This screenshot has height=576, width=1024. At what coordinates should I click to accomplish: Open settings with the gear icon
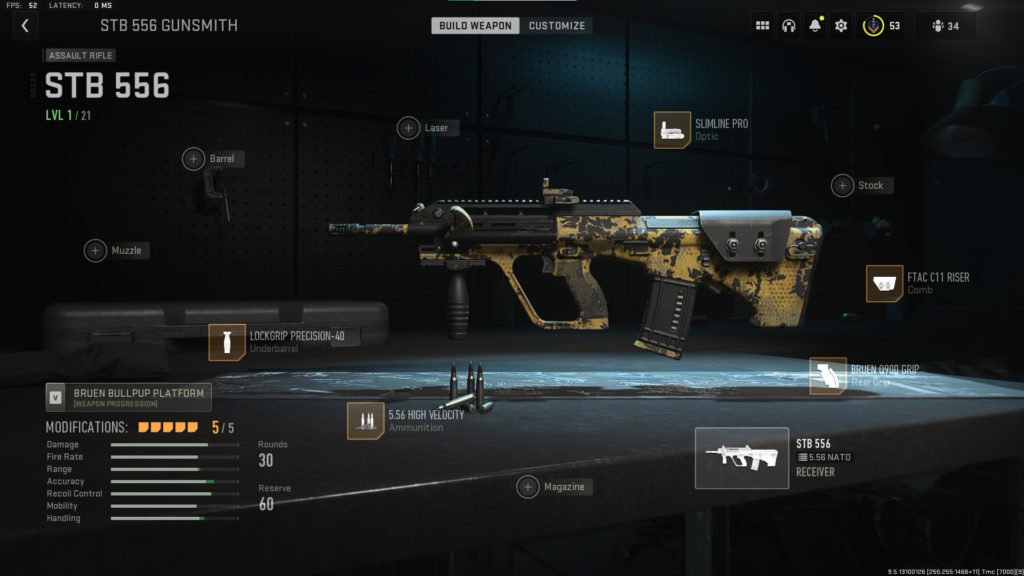pyautogui.click(x=841, y=26)
